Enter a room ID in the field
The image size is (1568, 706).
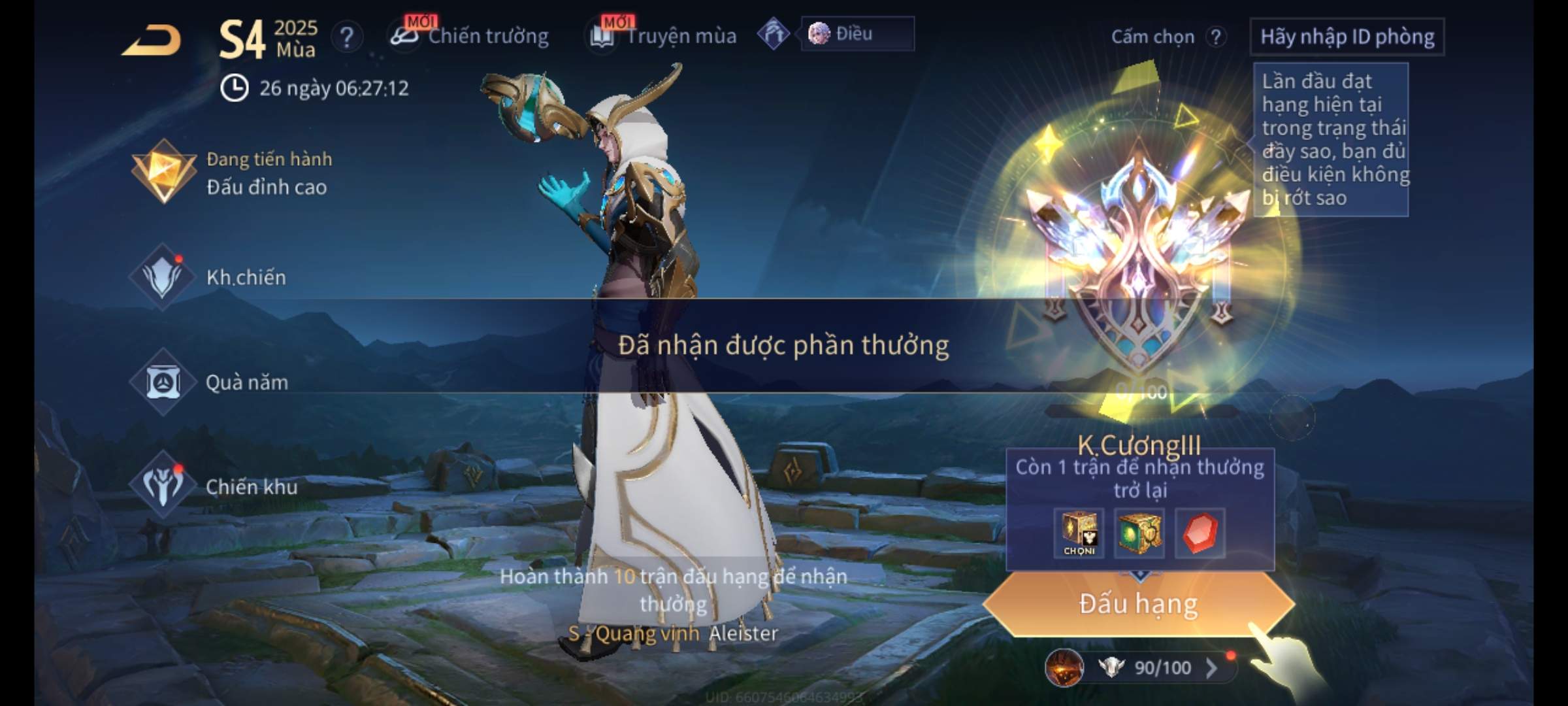1347,37
